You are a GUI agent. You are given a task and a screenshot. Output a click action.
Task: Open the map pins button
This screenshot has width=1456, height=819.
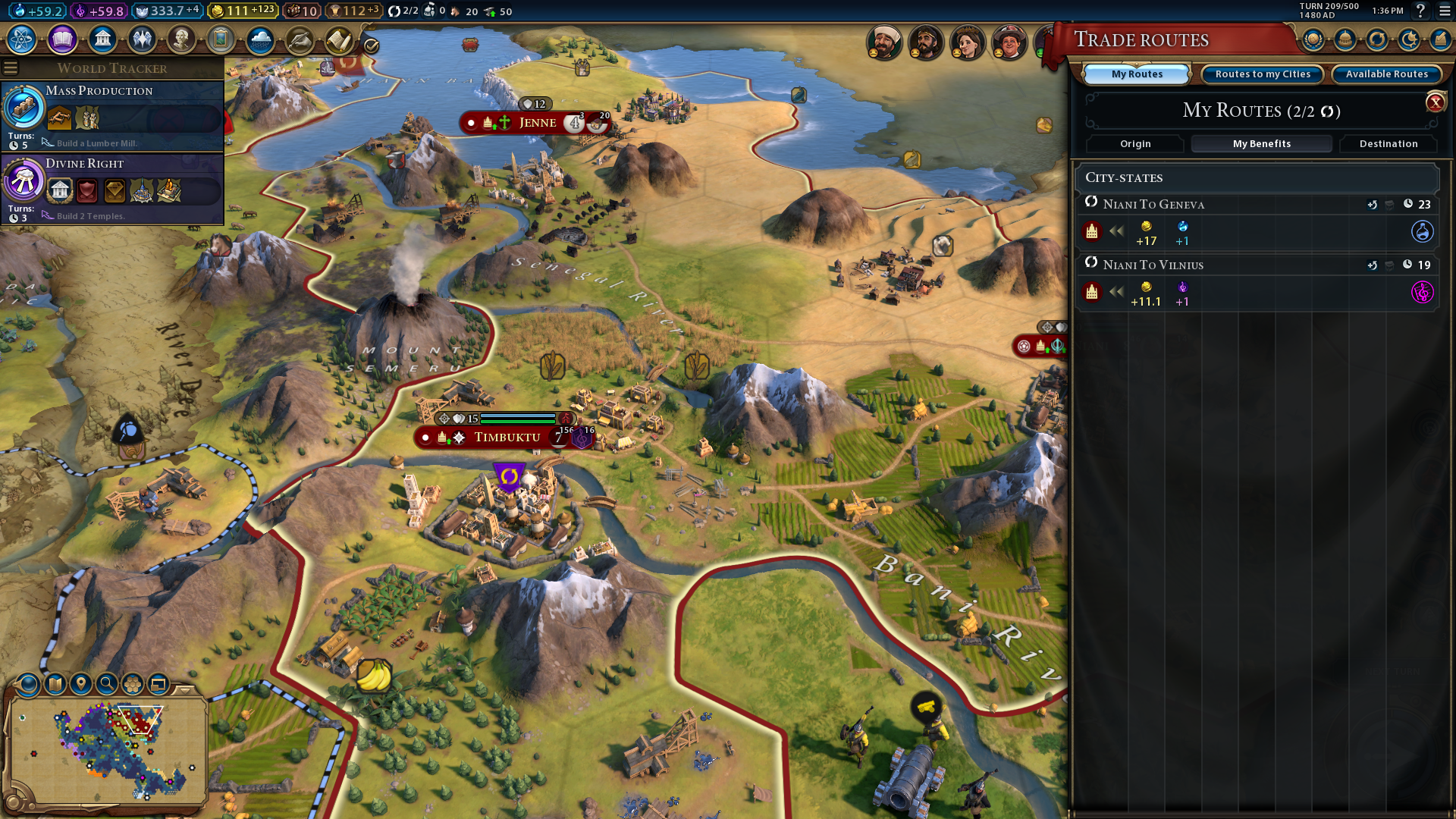[81, 684]
